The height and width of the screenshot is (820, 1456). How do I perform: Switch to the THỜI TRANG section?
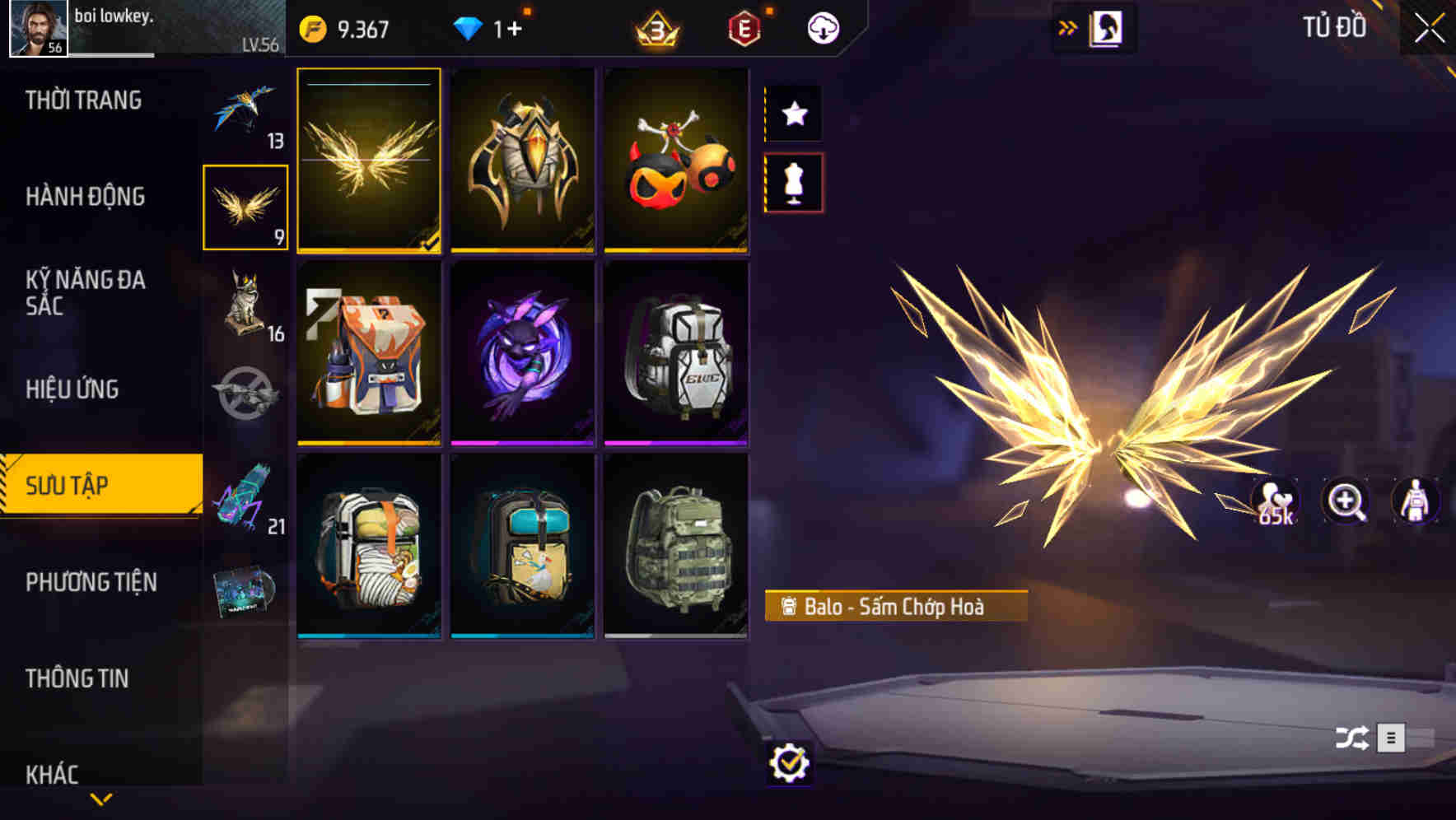[82, 99]
